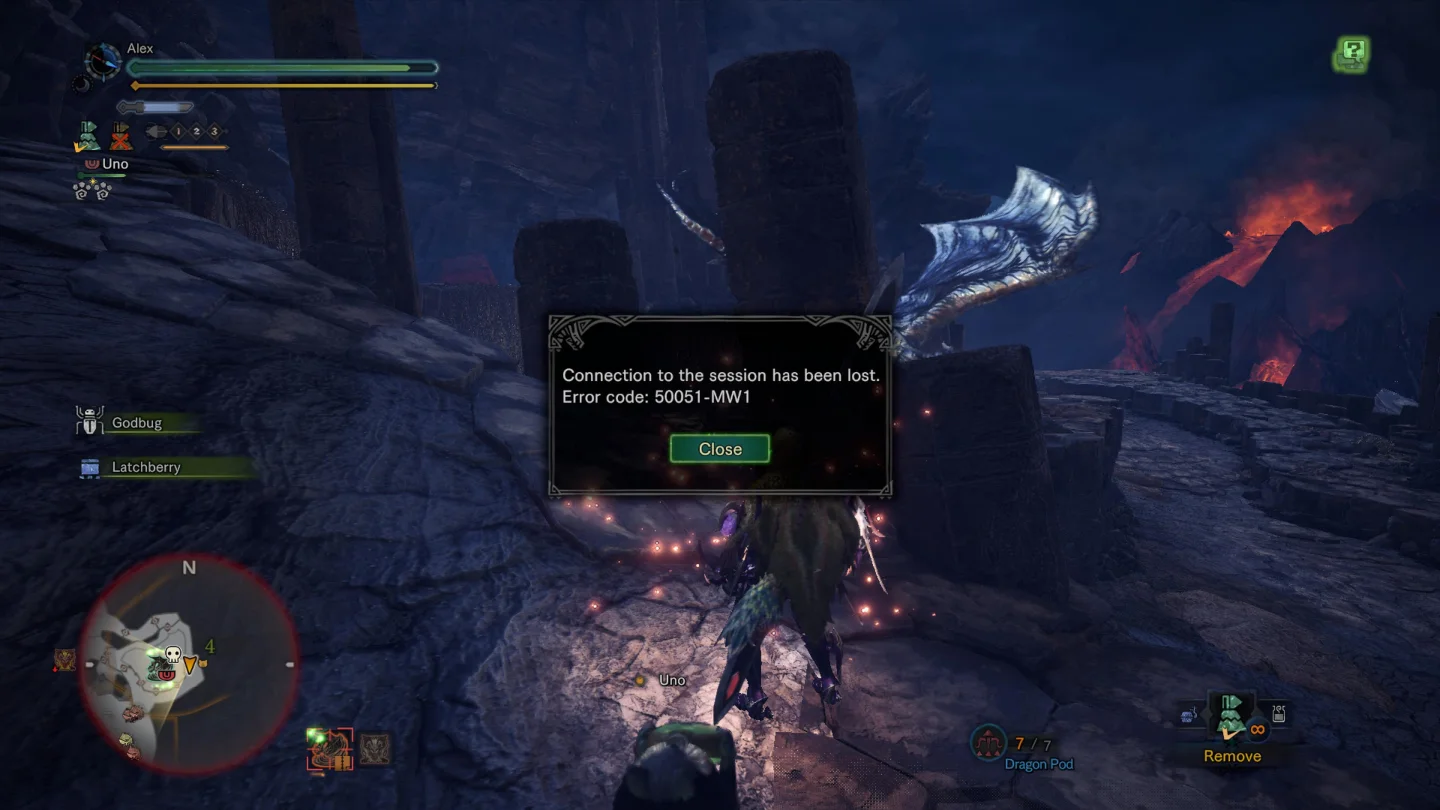Select the Latchberry gathering entry
Image resolution: width=1440 pixels, height=810 pixels.
146,467
